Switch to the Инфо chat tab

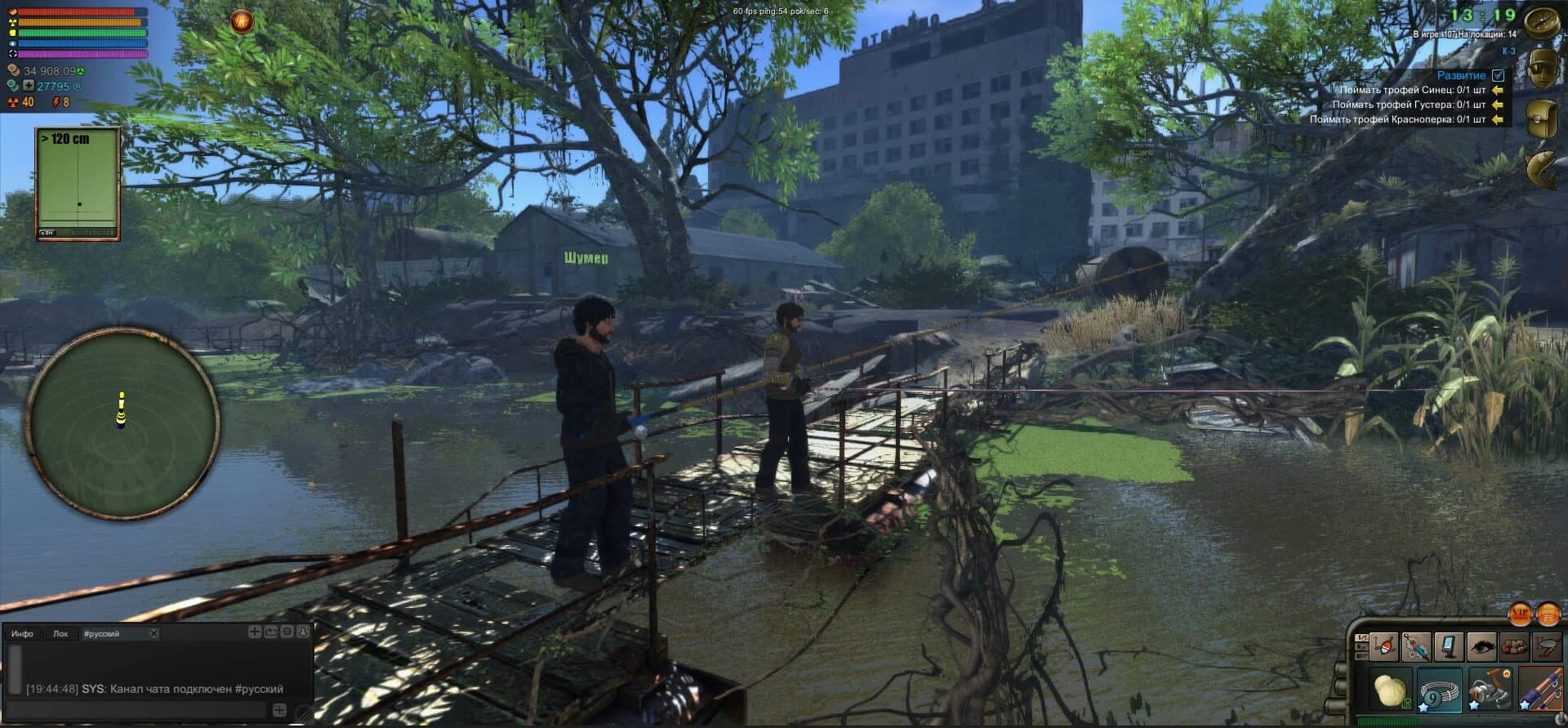(22, 634)
